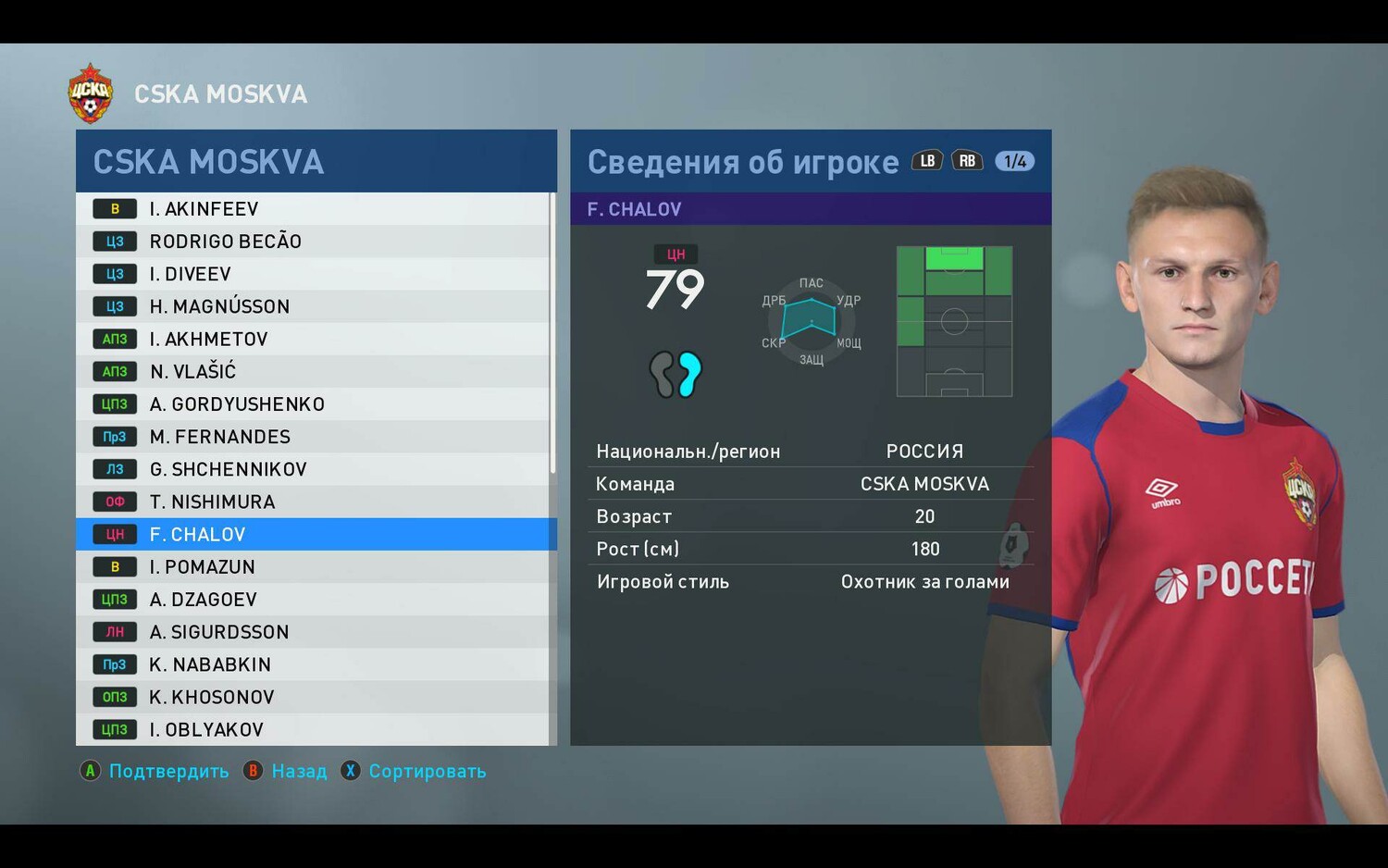This screenshot has height=868, width=1388.
Task: Select the highlighted F. Chalov row
Action: [x=315, y=534]
